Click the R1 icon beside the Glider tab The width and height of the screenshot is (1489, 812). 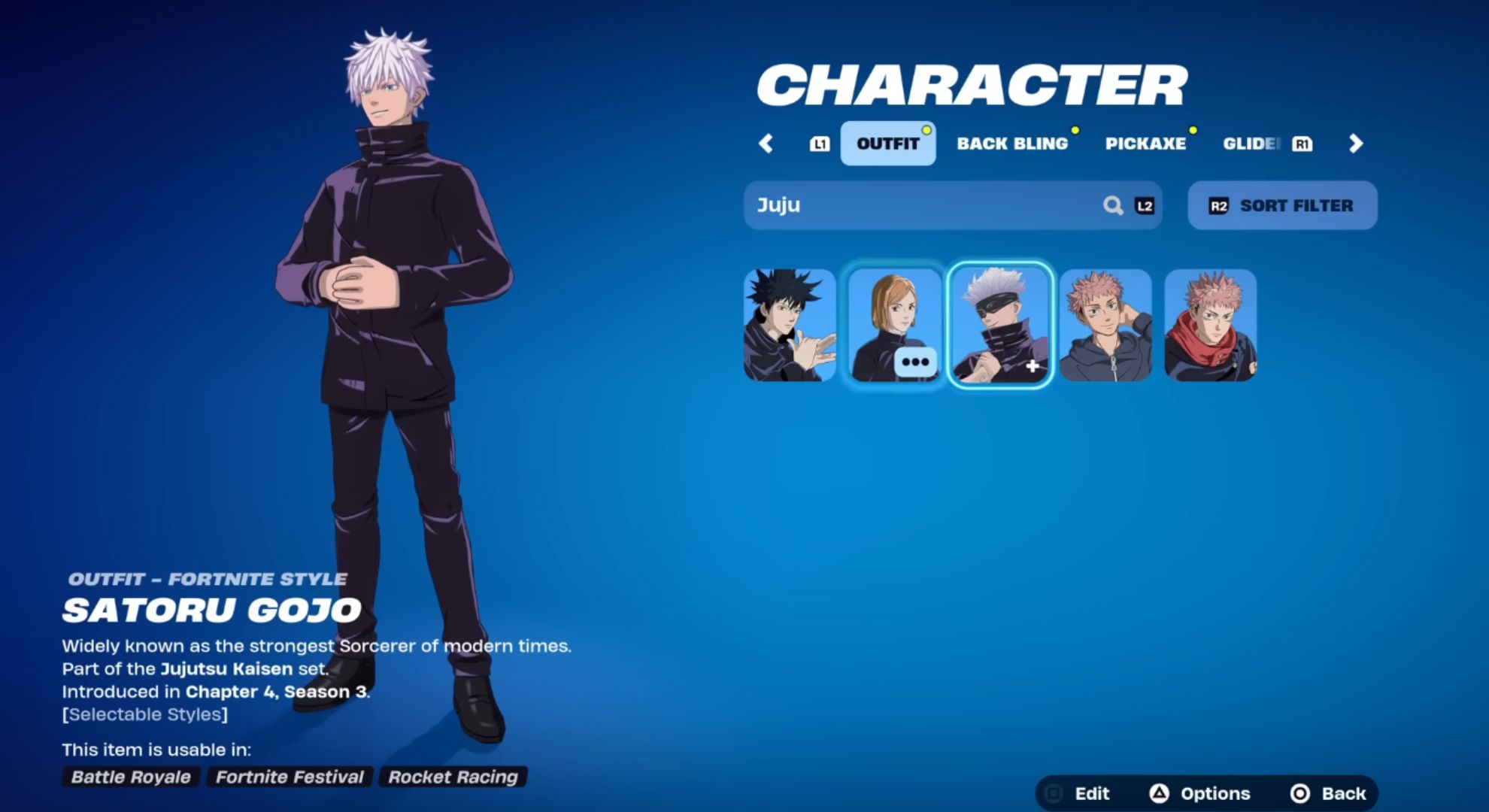[x=1303, y=143]
